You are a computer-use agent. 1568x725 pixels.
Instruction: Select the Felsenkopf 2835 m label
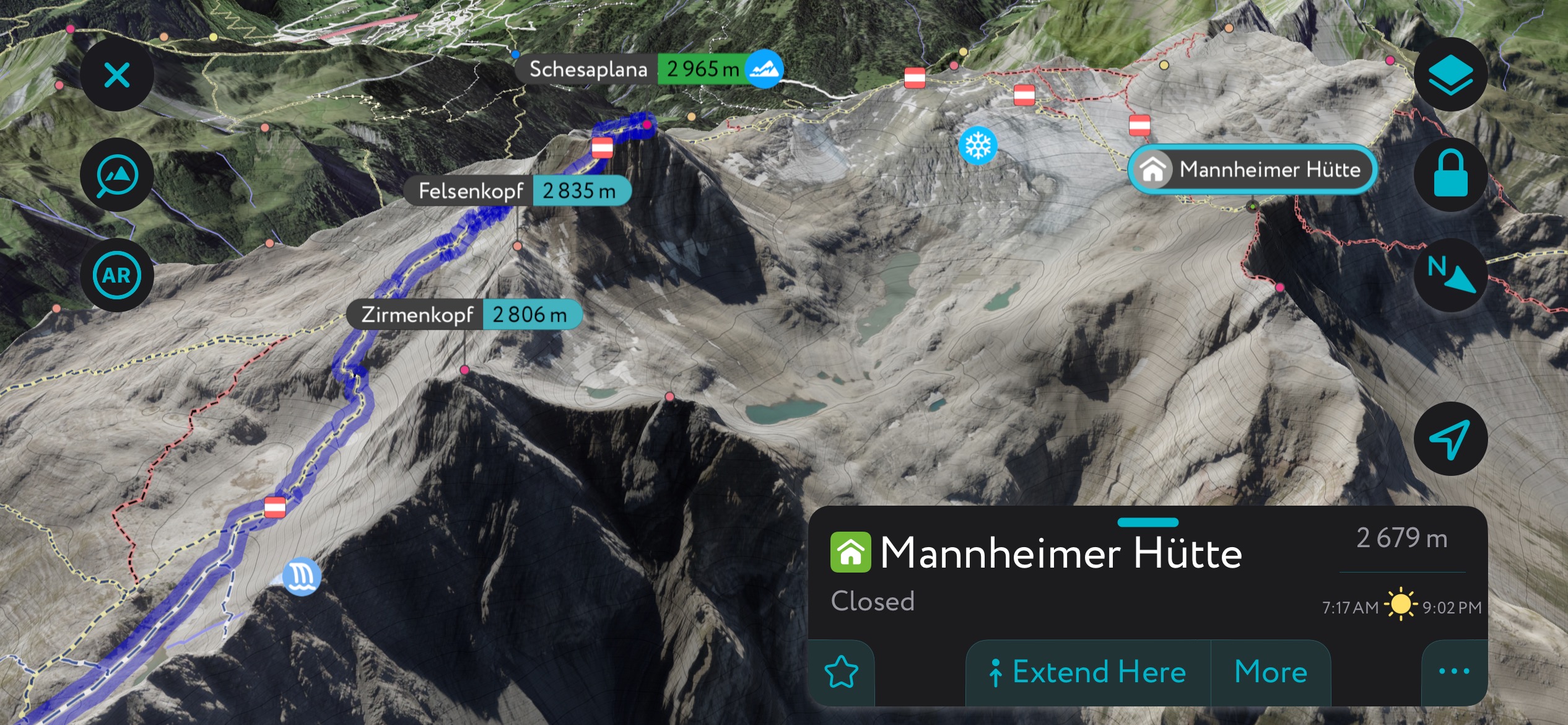pyautogui.click(x=517, y=191)
